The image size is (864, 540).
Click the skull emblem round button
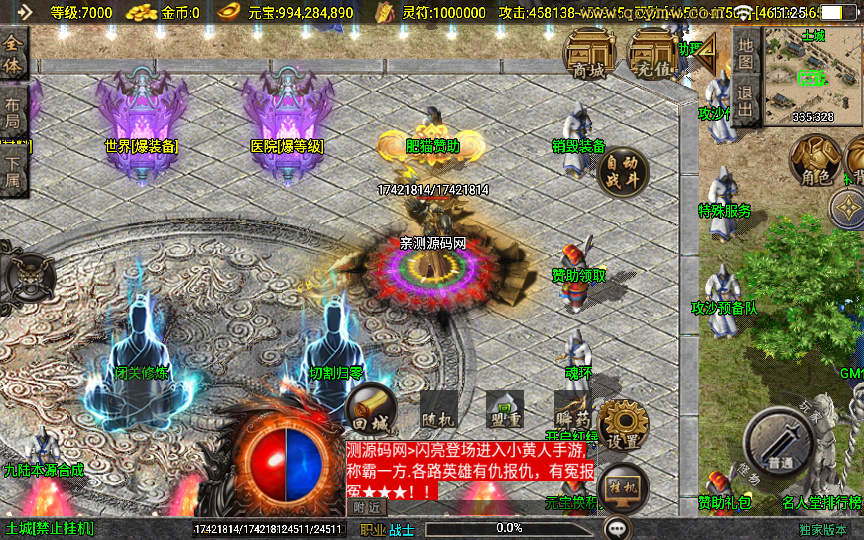(x=26, y=272)
